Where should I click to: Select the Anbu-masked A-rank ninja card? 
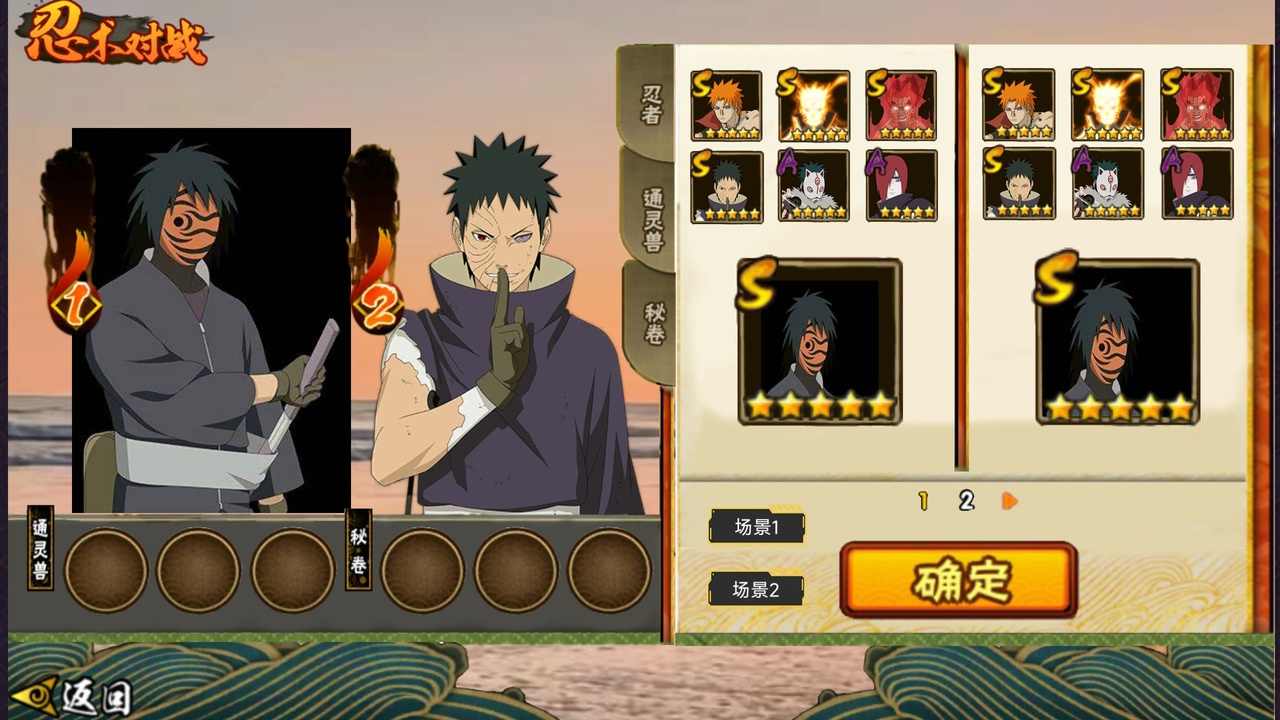point(815,185)
